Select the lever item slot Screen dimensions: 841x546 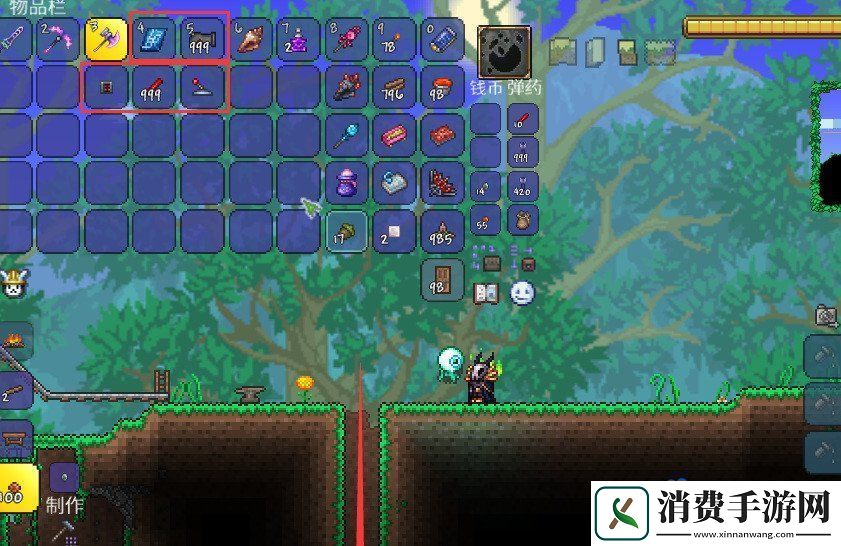203,88
